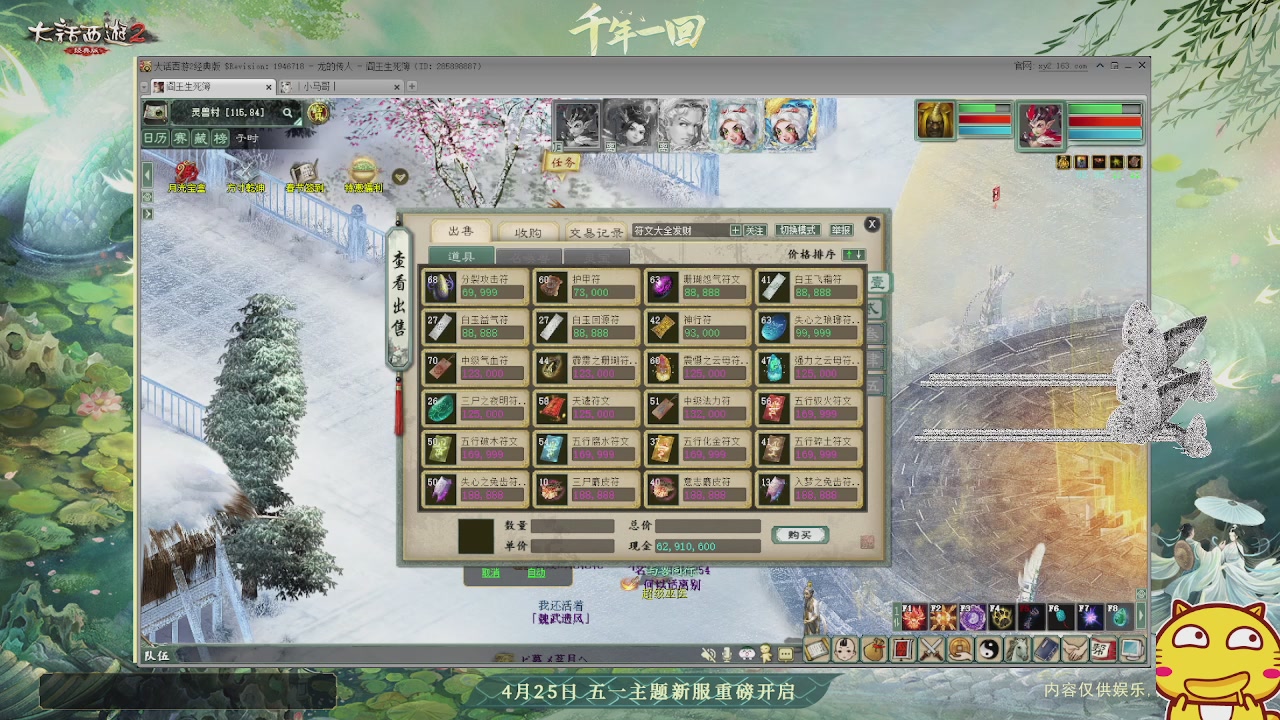
Task: Enable 自动 auto mode below the trade window
Action: click(x=536, y=573)
